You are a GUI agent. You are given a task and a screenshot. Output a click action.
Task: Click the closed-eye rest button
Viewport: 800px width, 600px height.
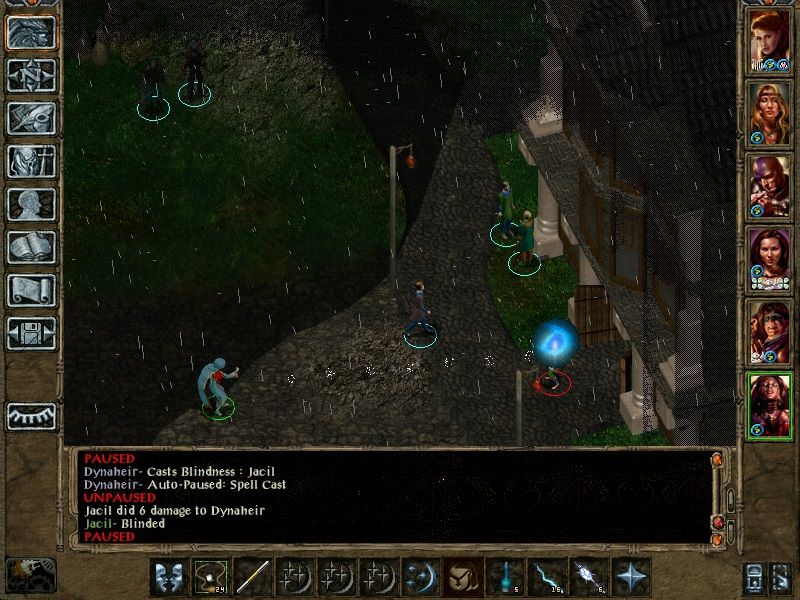click(31, 415)
